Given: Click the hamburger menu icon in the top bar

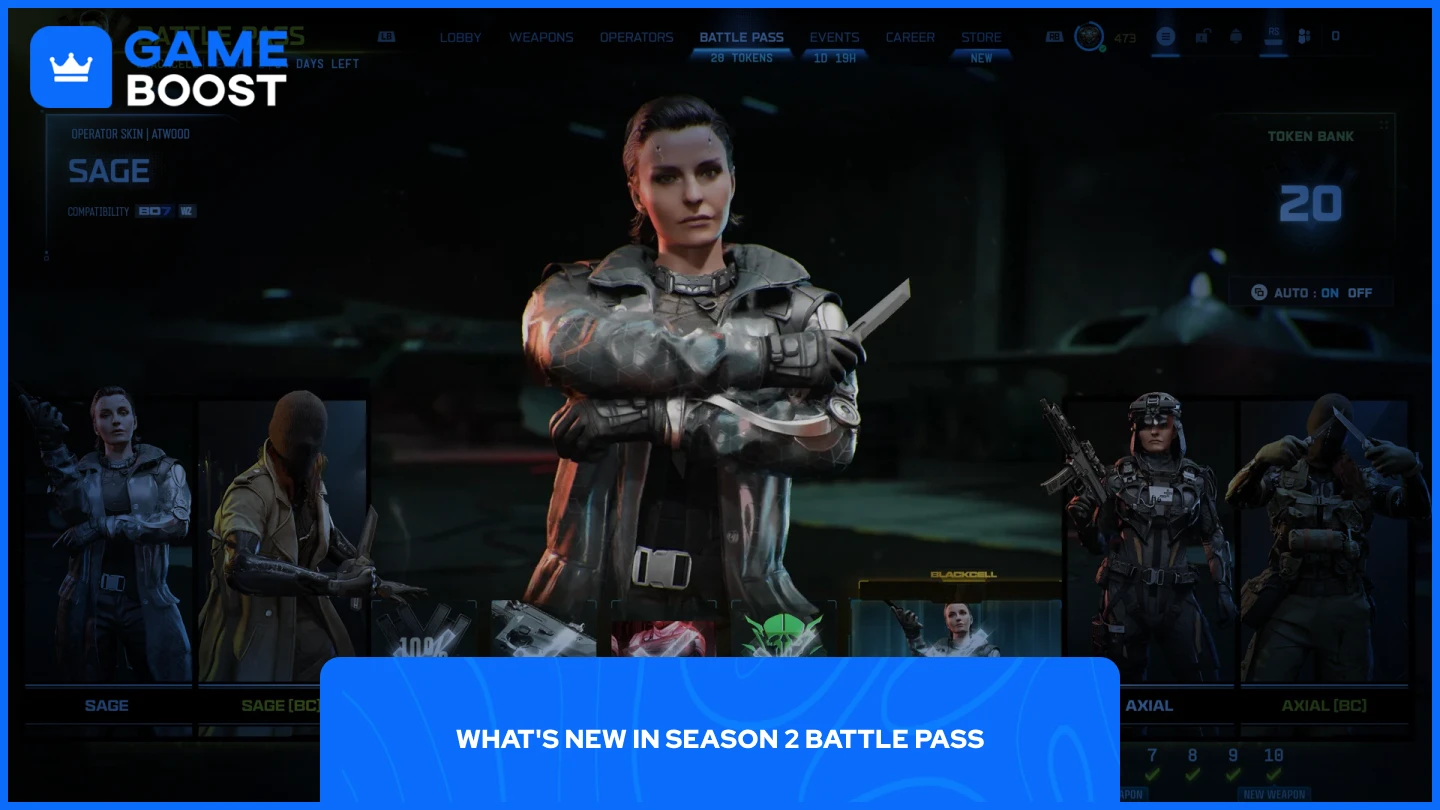Looking at the screenshot, I should pos(1166,36).
